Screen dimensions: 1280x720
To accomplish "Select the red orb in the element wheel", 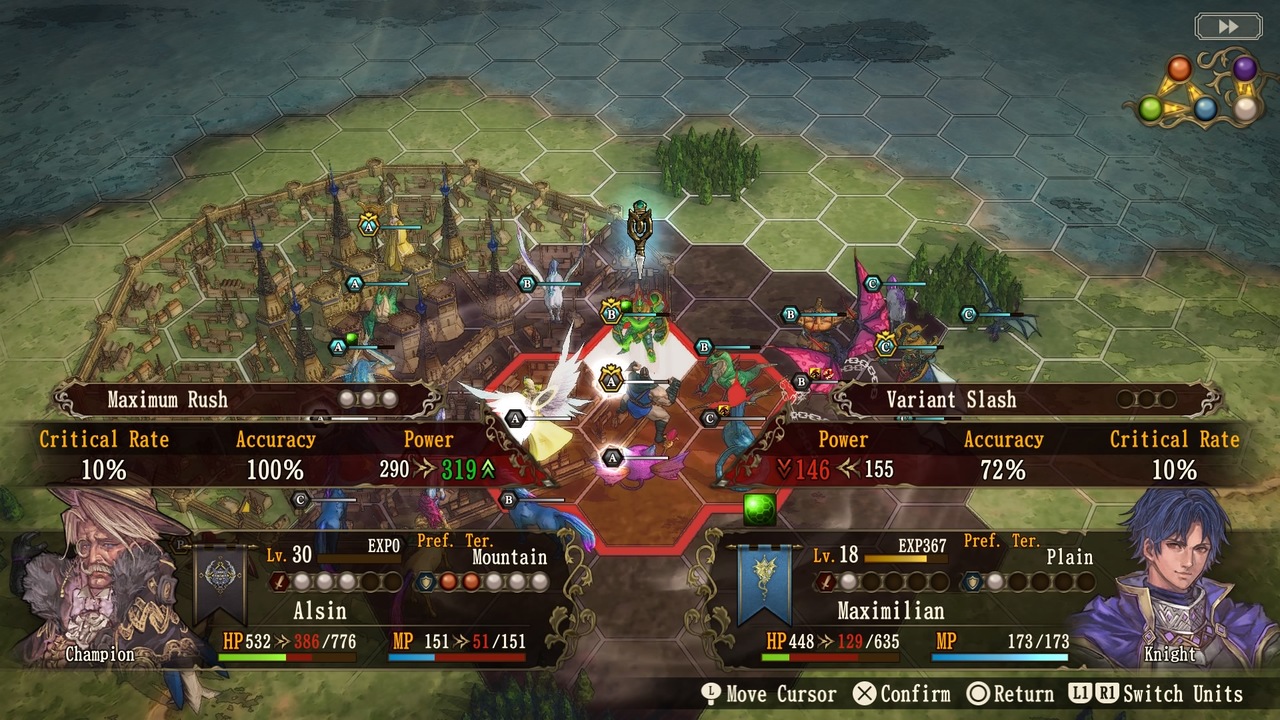I will pos(1180,69).
